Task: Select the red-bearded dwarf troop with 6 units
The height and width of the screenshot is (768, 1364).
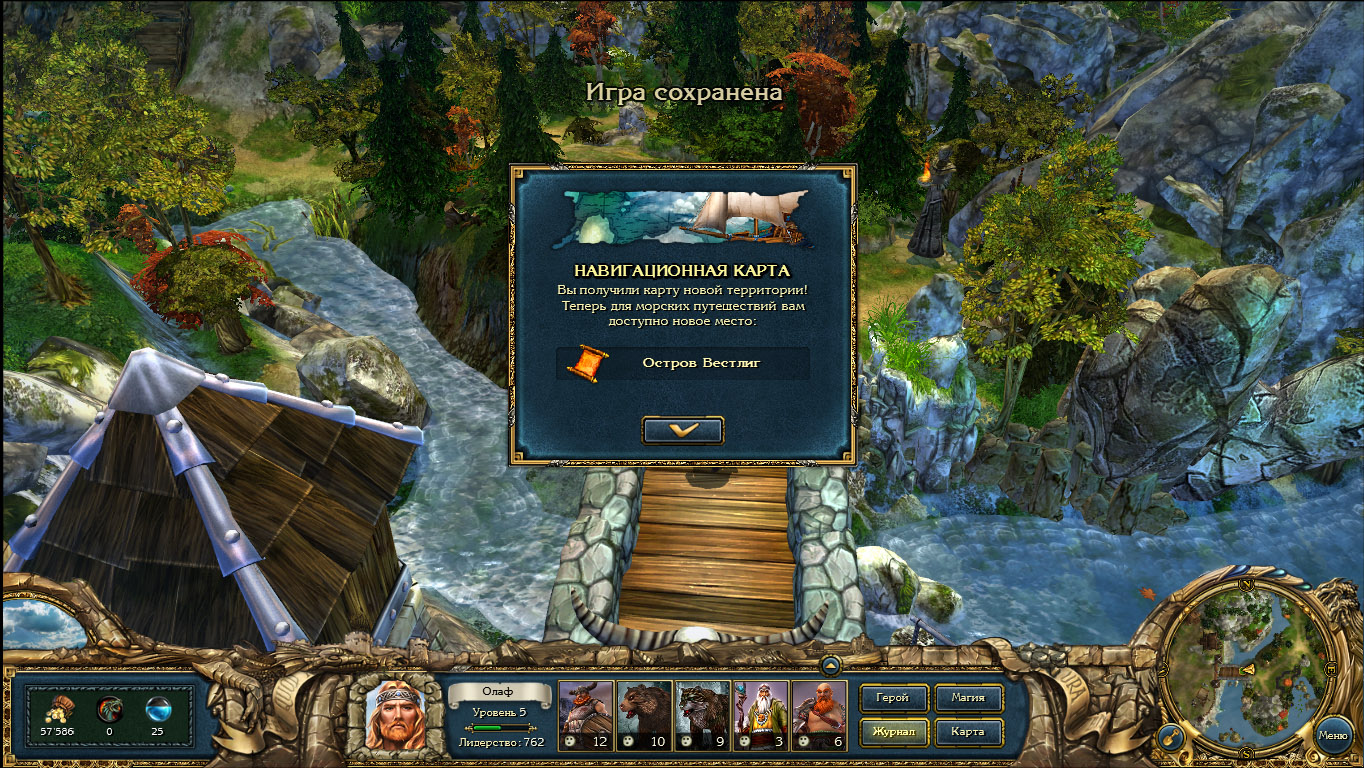Action: (x=819, y=715)
